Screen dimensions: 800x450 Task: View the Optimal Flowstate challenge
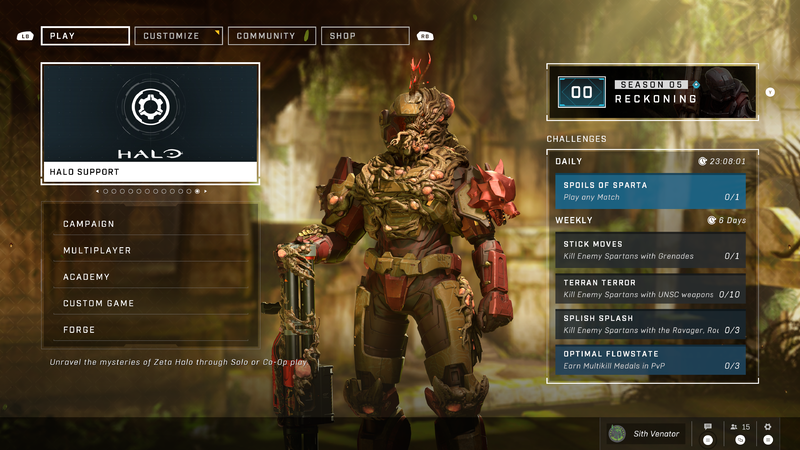[650, 359]
